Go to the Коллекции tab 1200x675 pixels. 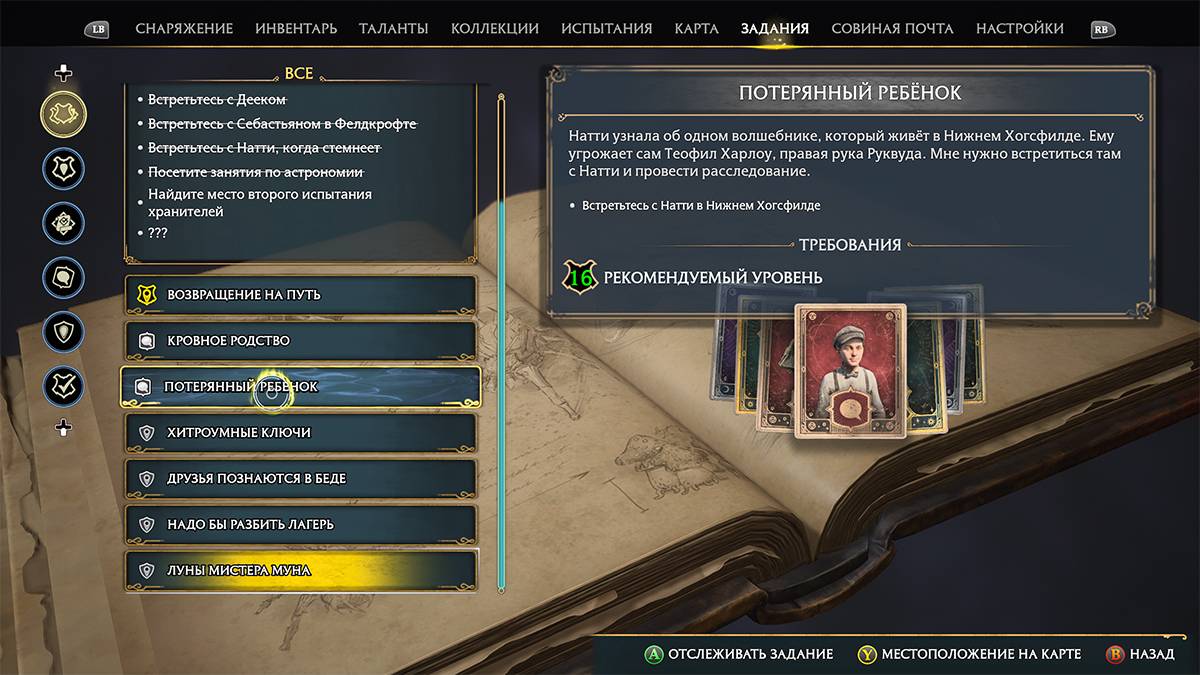pos(494,29)
